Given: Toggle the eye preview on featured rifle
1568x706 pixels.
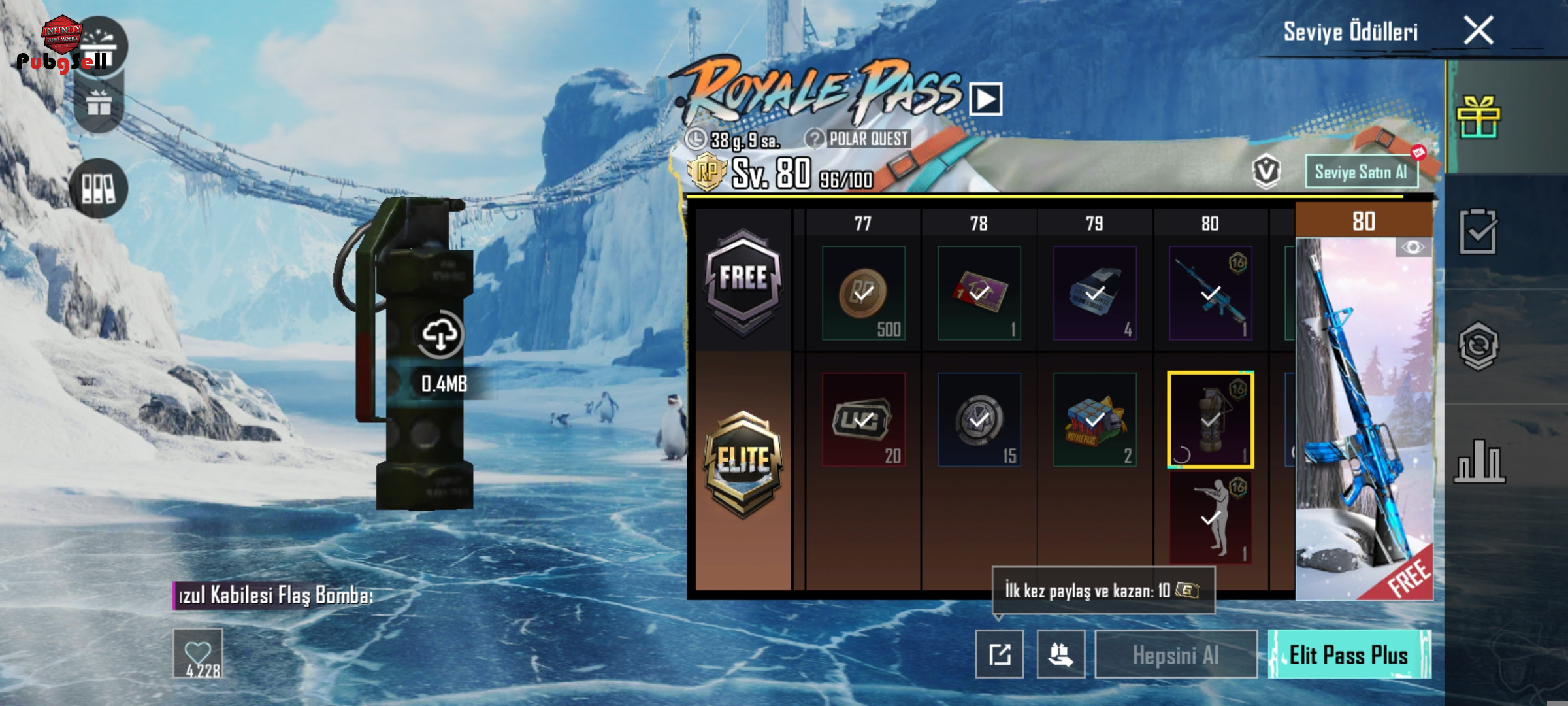Looking at the screenshot, I should (1413, 247).
